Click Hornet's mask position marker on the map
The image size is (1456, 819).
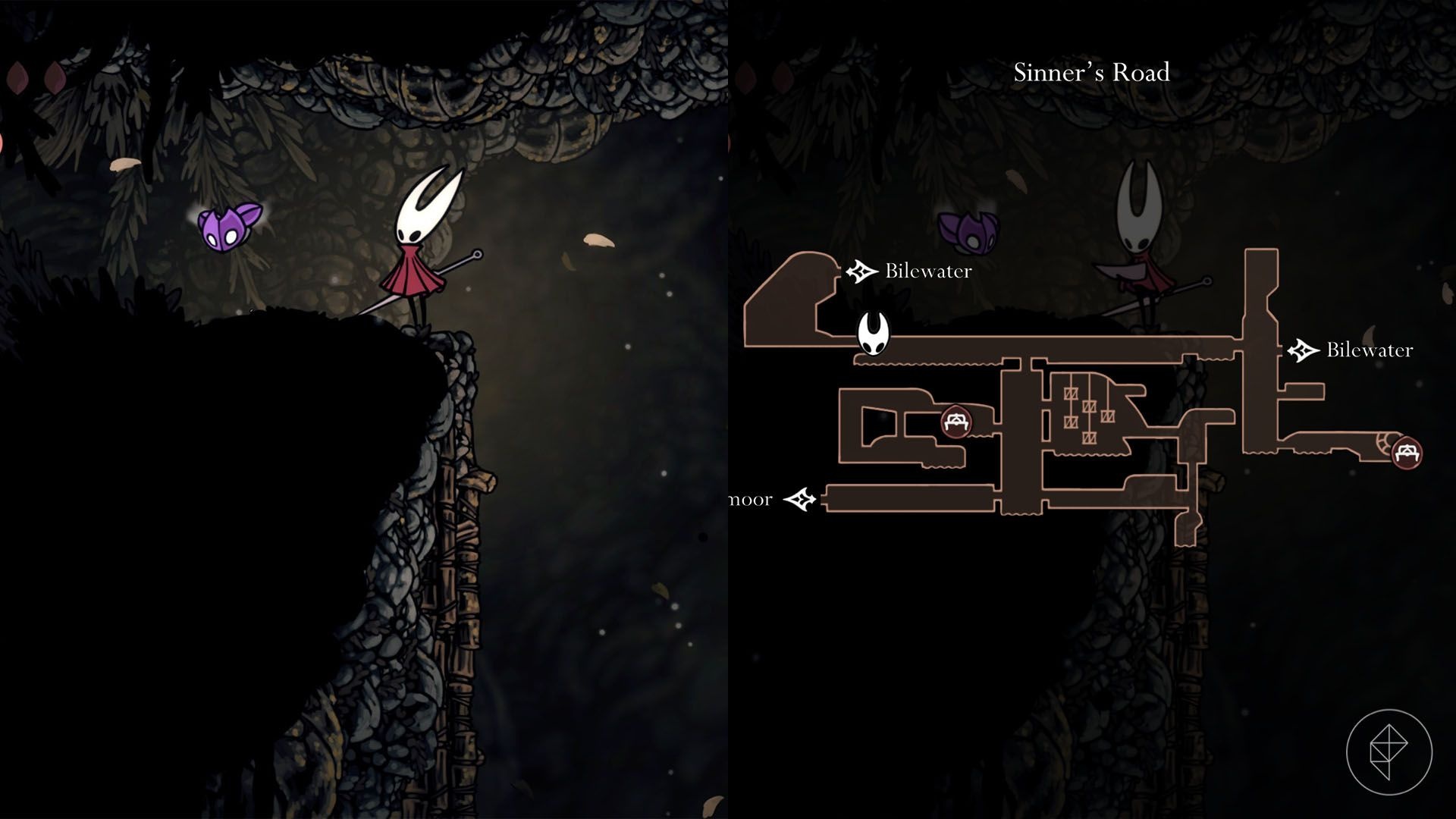pos(873,334)
